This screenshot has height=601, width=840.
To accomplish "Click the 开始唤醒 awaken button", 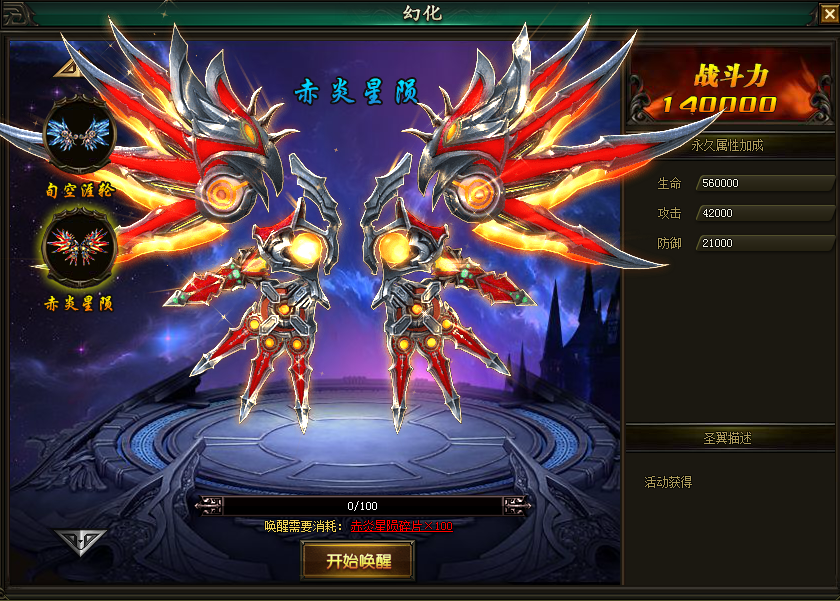I will point(357,561).
